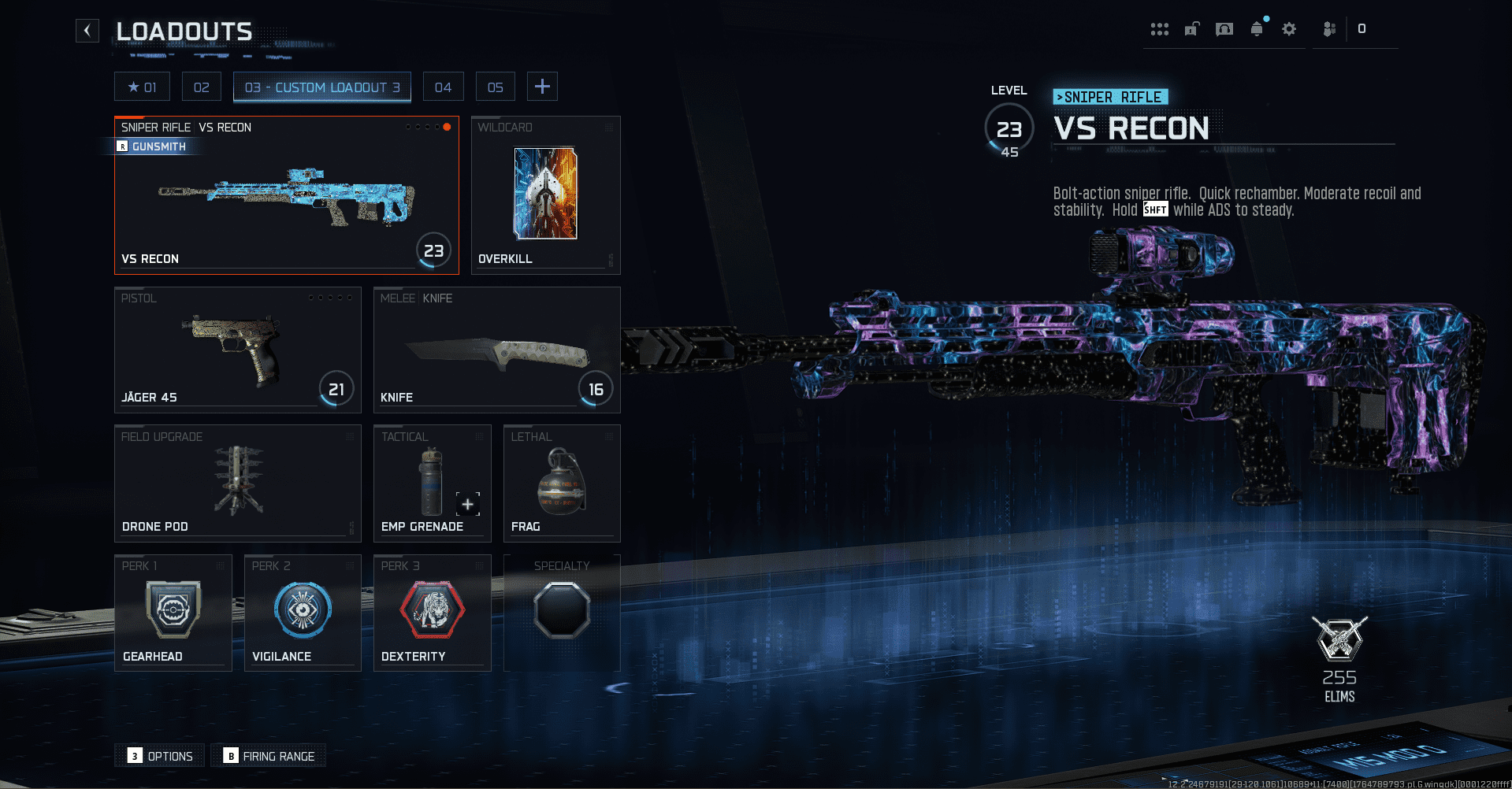Select the 03 - Custom Loadout 3 tab
The width and height of the screenshot is (1512, 789).
pos(321,87)
